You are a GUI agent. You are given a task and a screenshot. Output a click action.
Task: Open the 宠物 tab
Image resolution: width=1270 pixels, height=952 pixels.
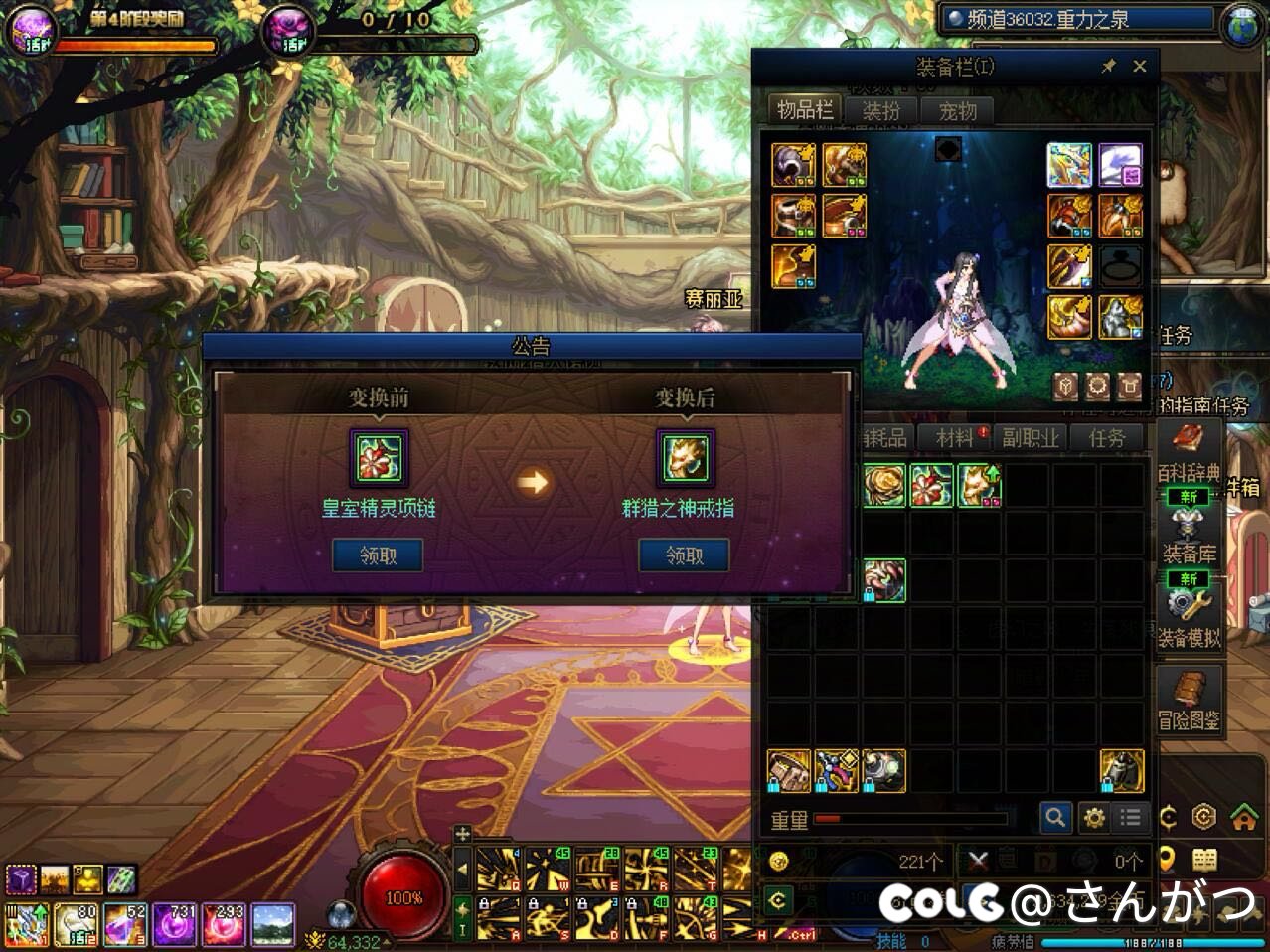pyautogui.click(x=957, y=111)
